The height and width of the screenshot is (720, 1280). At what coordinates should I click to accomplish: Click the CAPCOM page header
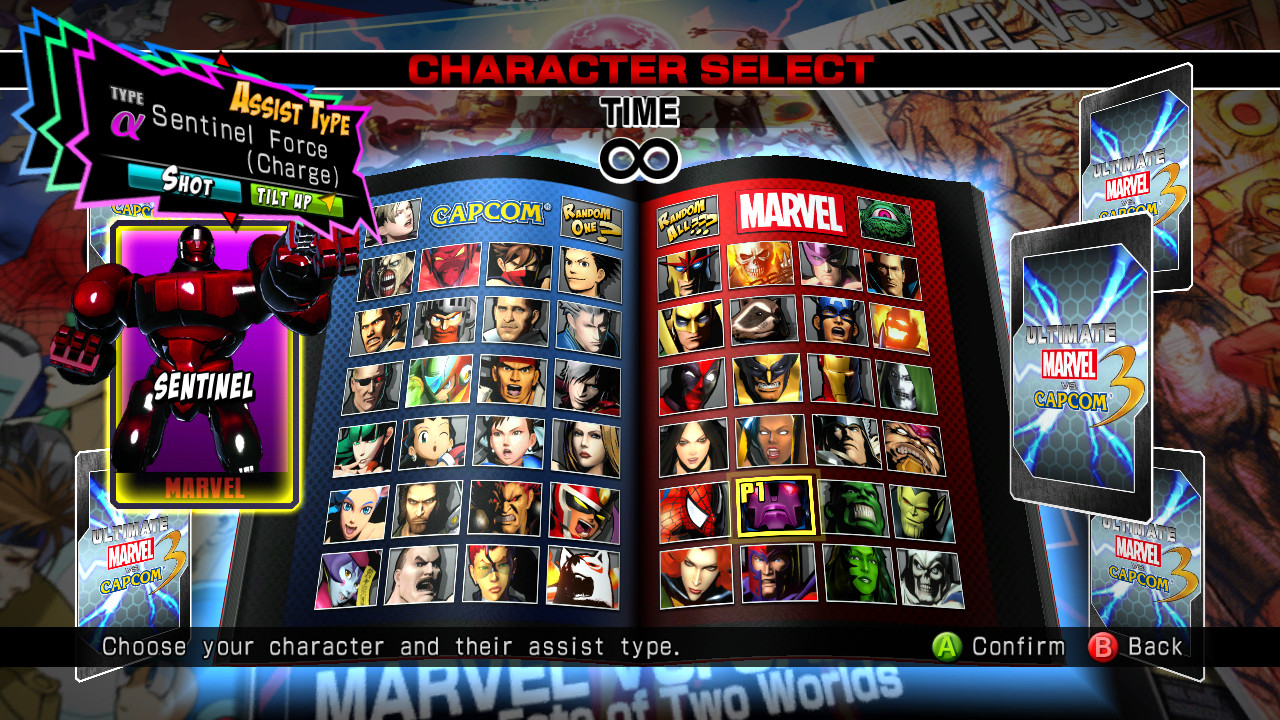coord(488,215)
